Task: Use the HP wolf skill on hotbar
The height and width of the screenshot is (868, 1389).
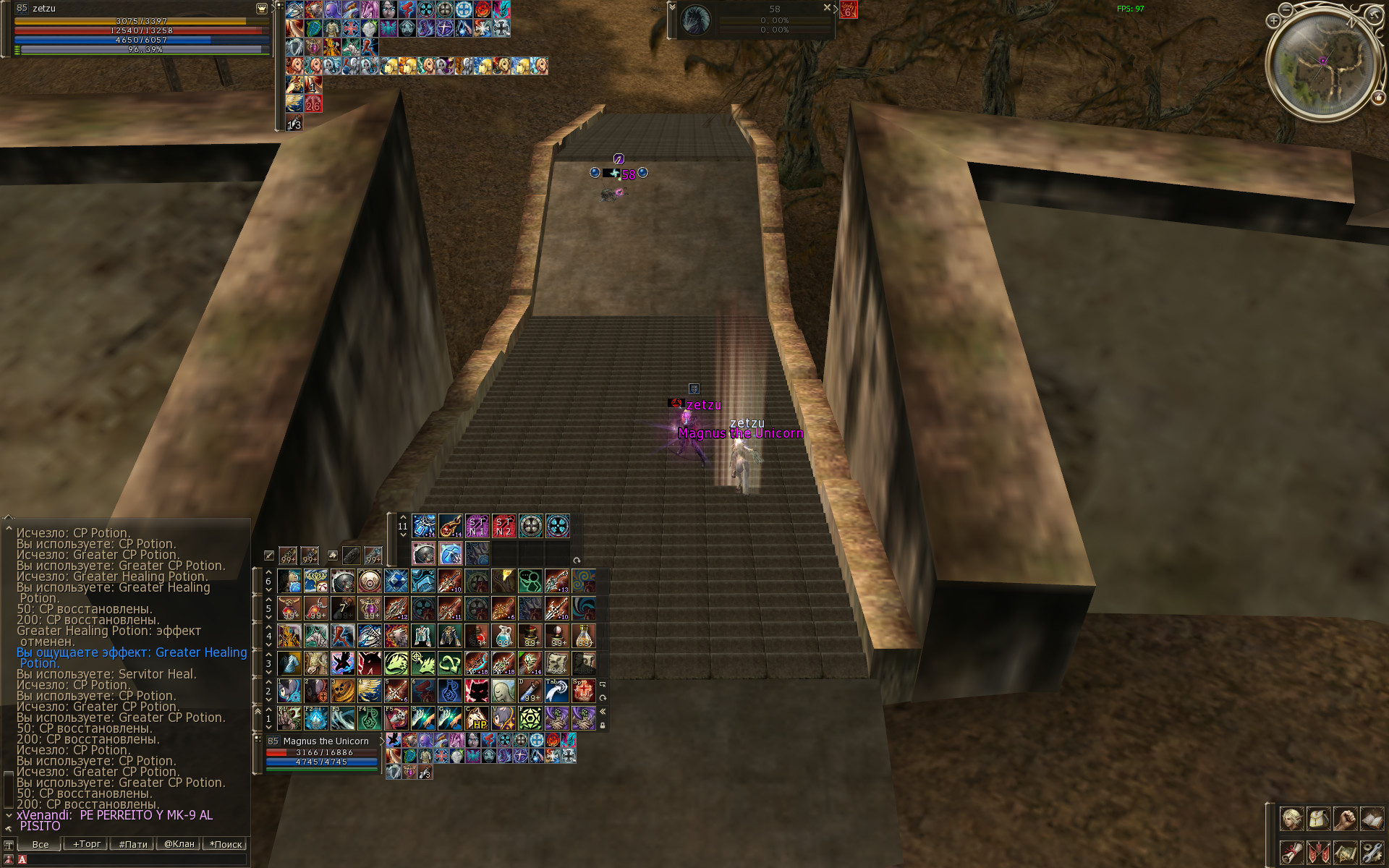Action: pyautogui.click(x=477, y=718)
